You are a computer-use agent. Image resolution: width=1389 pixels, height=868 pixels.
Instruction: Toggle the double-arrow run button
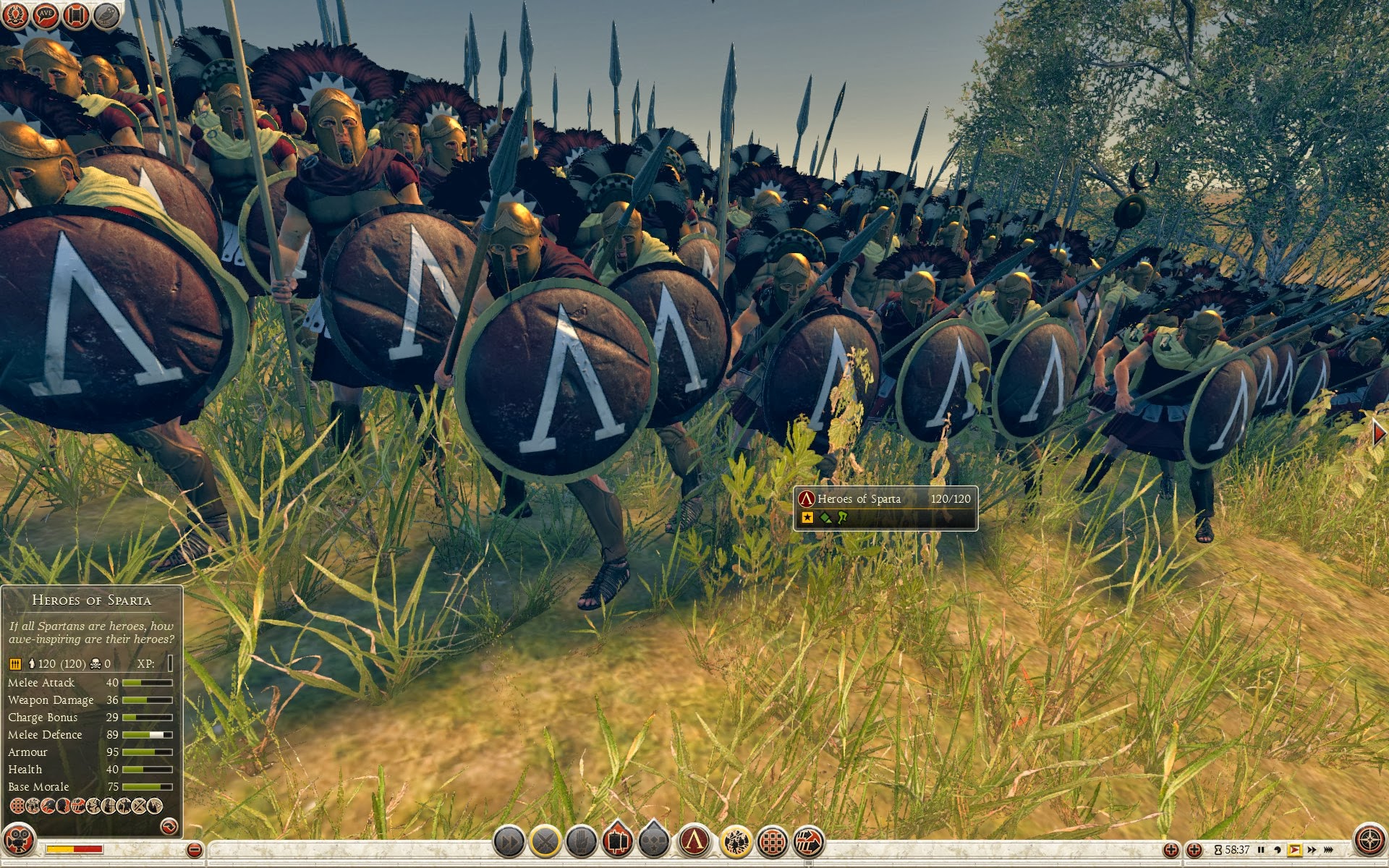pyautogui.click(x=509, y=841)
